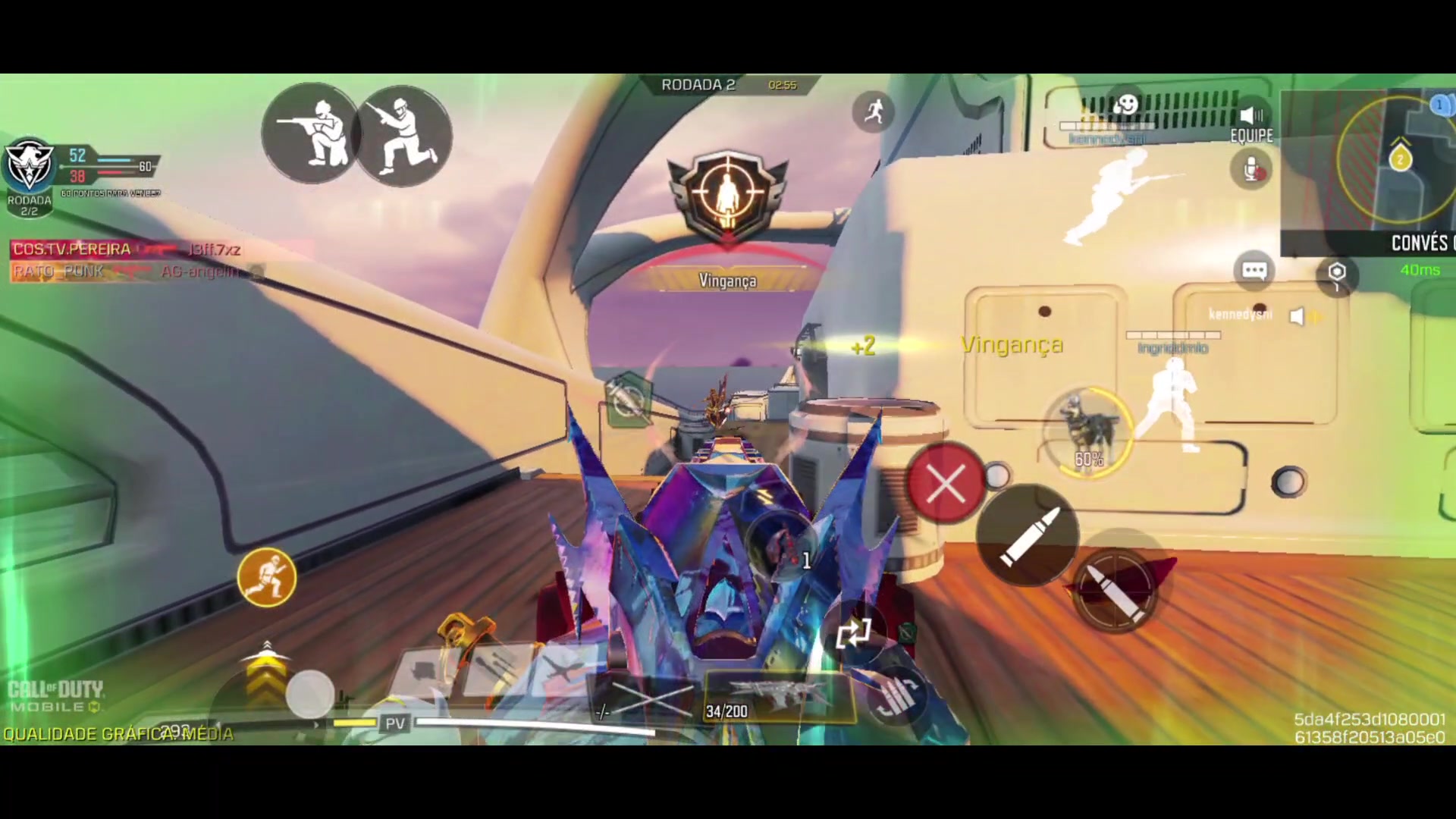The image size is (1456, 819).
Task: Tap the weapon switch arrows icon
Action: coord(855,634)
